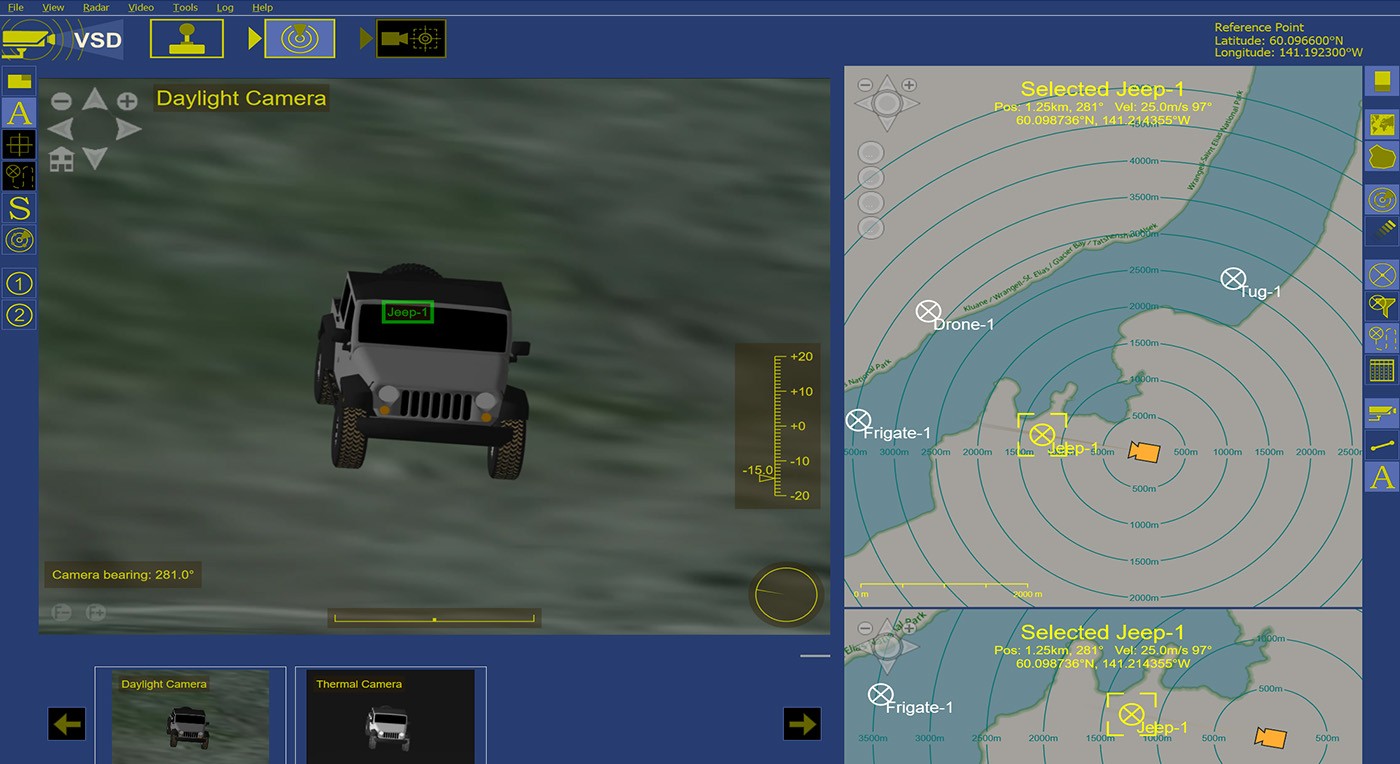Click the Jeep-1 target marker on the map

point(1043,435)
